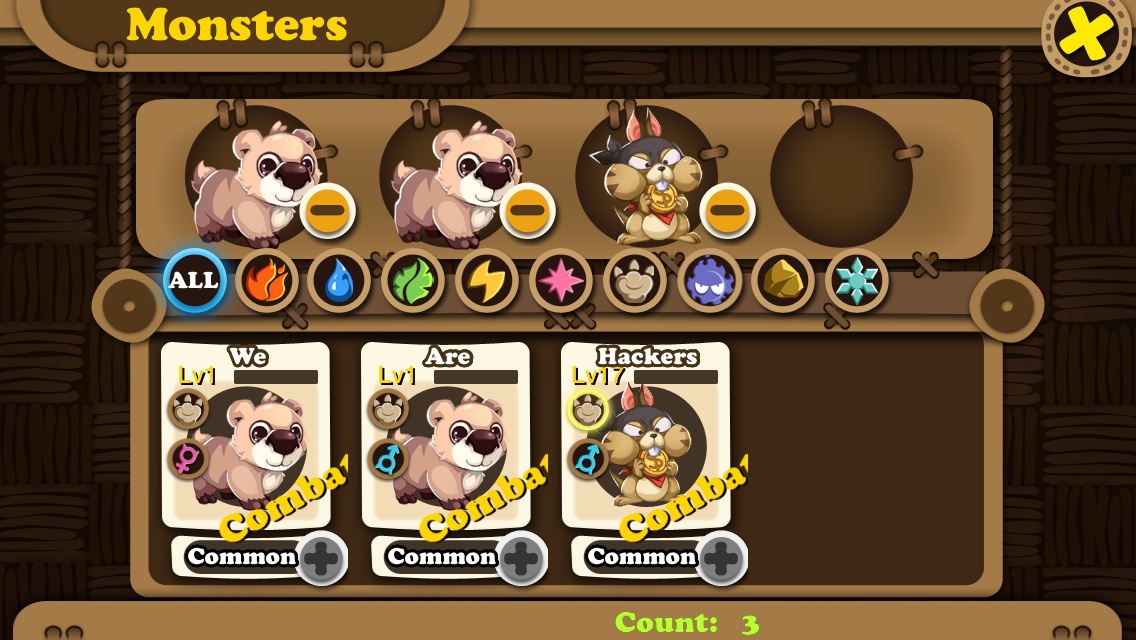
Task: Click the plus button under We card
Action: point(321,558)
